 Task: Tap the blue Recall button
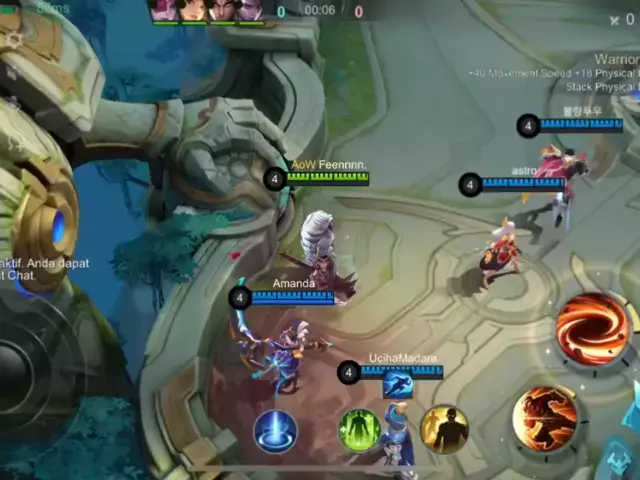click(x=275, y=430)
